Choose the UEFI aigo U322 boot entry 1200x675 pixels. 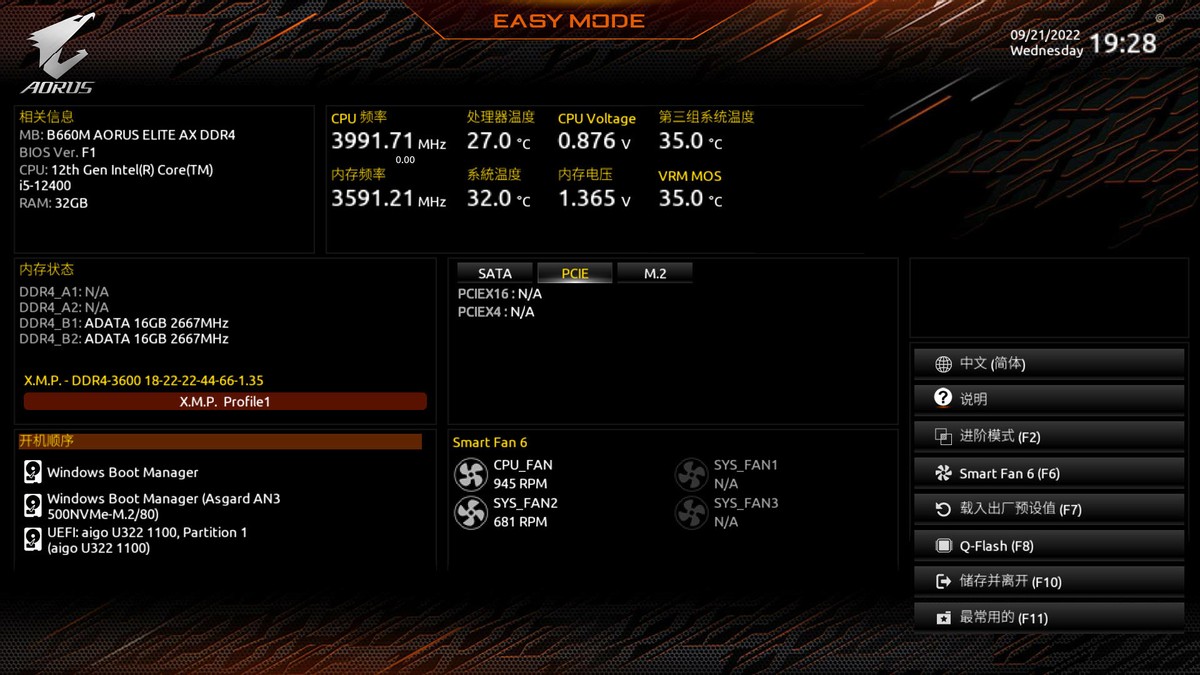[146, 540]
